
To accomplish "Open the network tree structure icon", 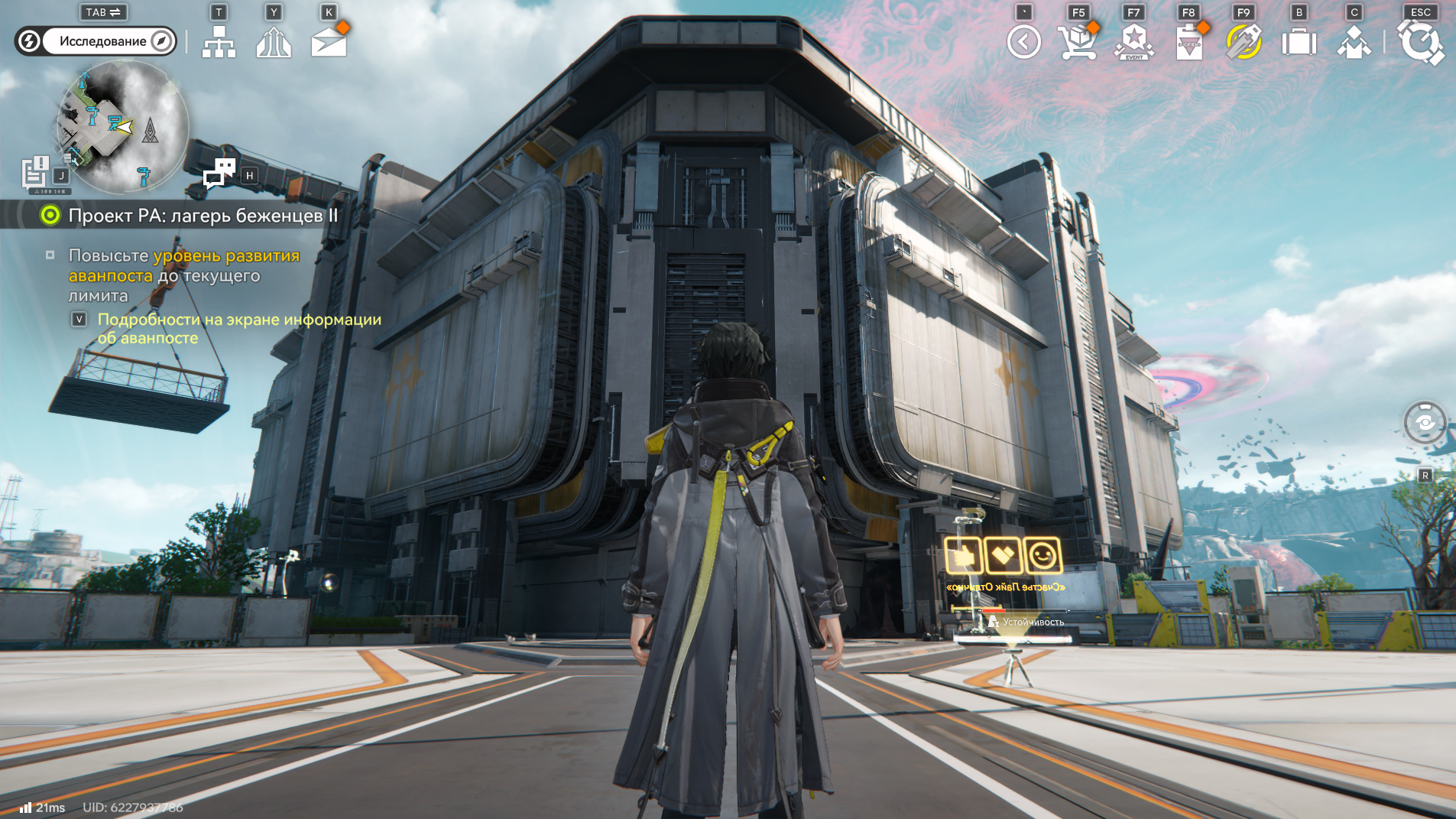I will coord(219,42).
